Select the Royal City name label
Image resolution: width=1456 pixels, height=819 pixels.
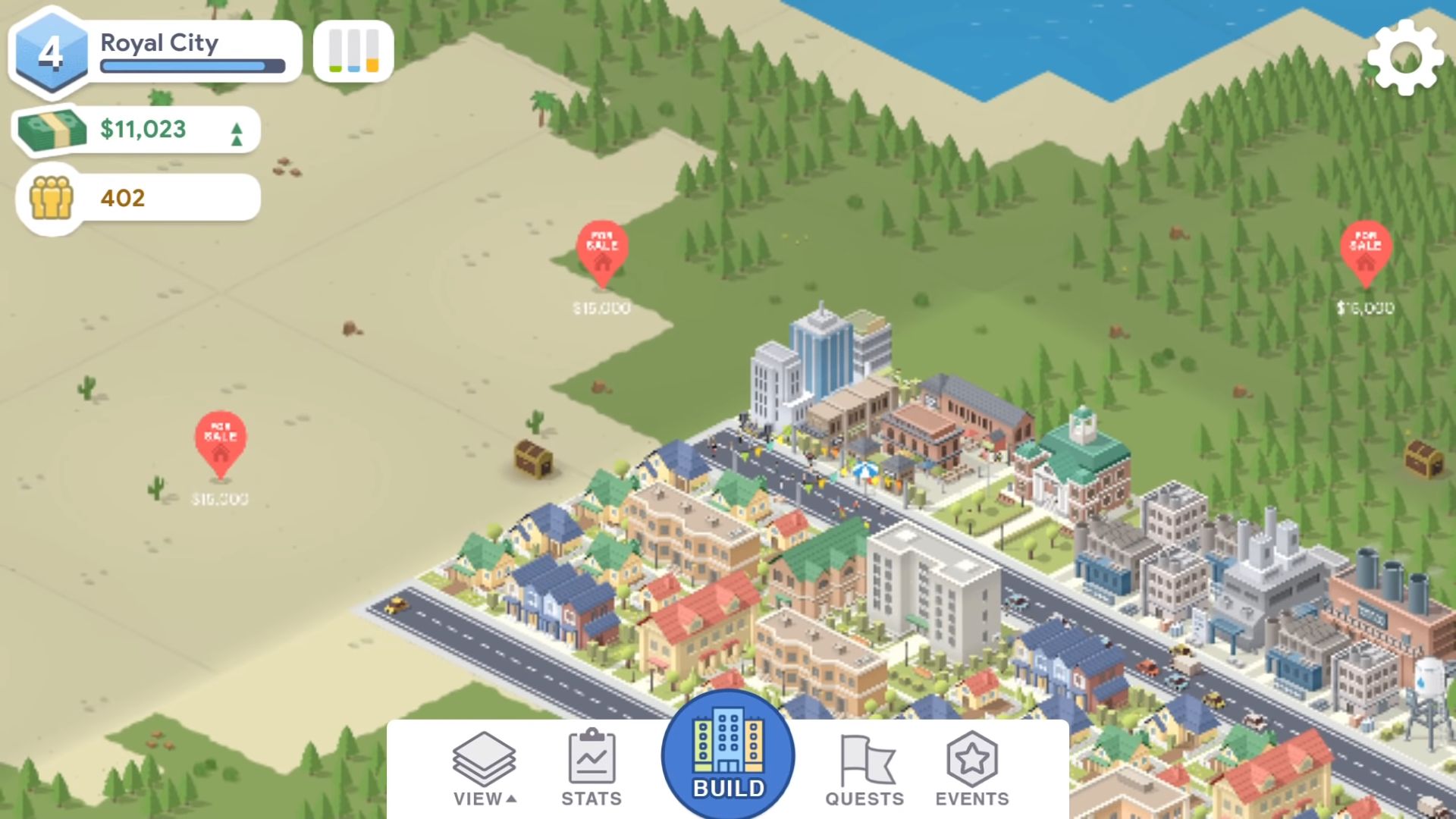(x=160, y=43)
